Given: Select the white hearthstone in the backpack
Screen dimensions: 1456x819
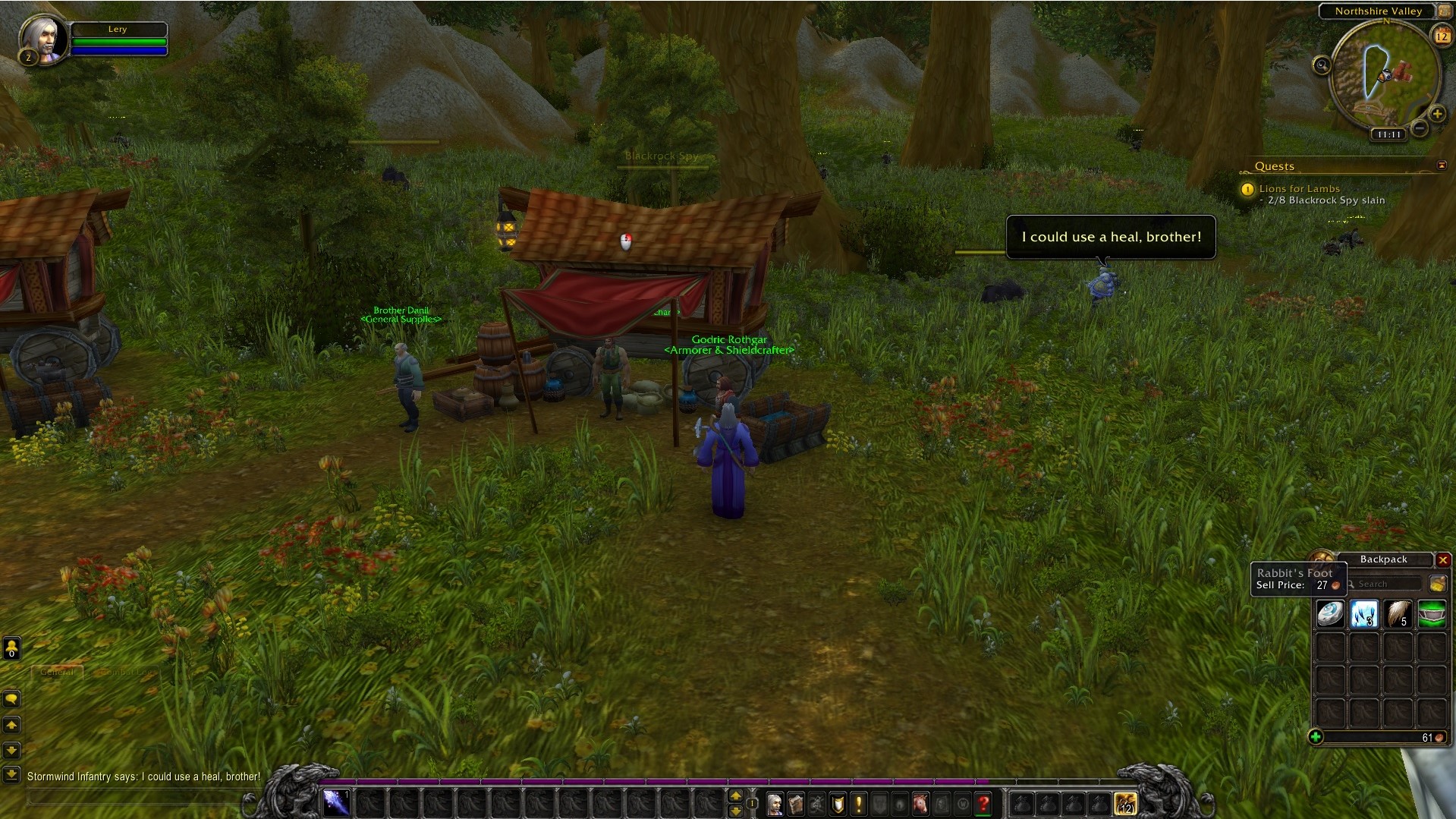Looking at the screenshot, I should tap(1330, 613).
